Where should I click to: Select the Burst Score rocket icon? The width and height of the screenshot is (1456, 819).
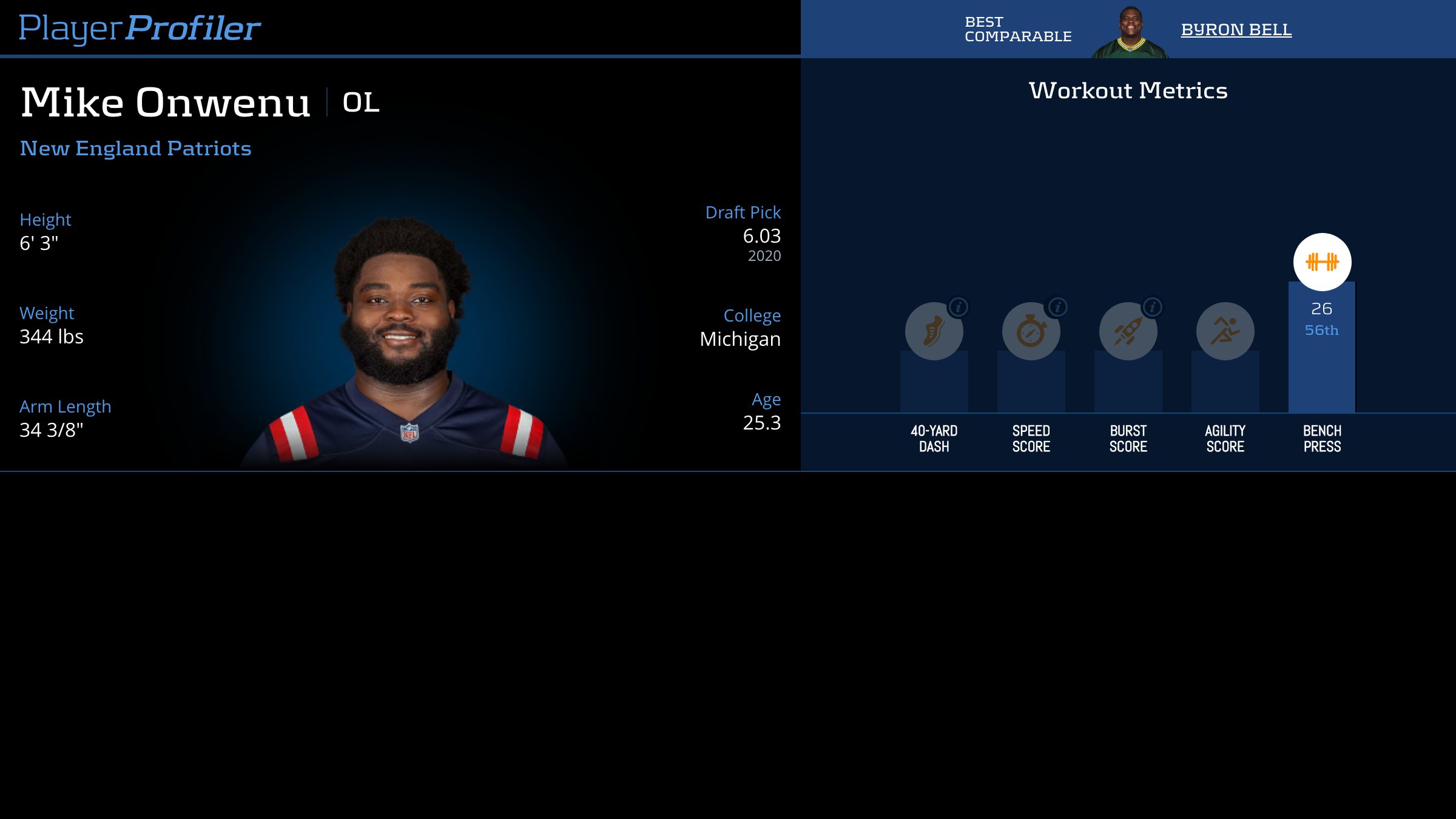tap(1127, 332)
